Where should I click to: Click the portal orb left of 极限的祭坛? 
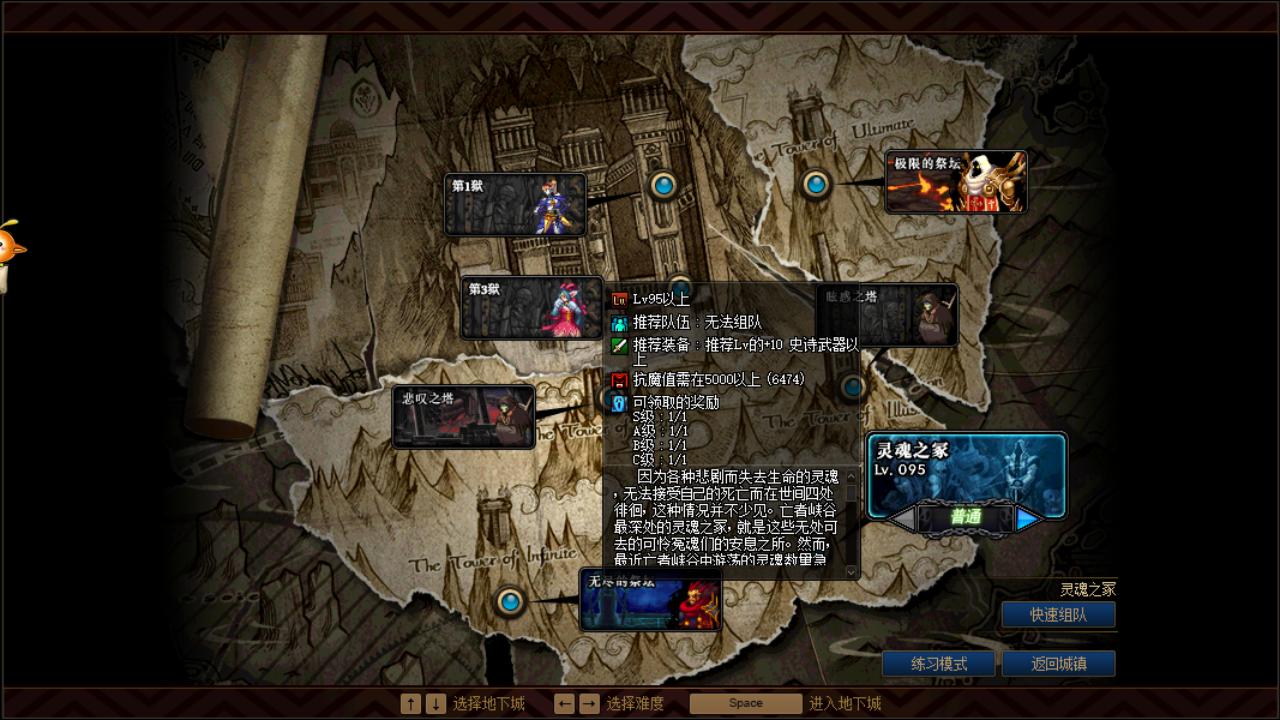pos(814,184)
